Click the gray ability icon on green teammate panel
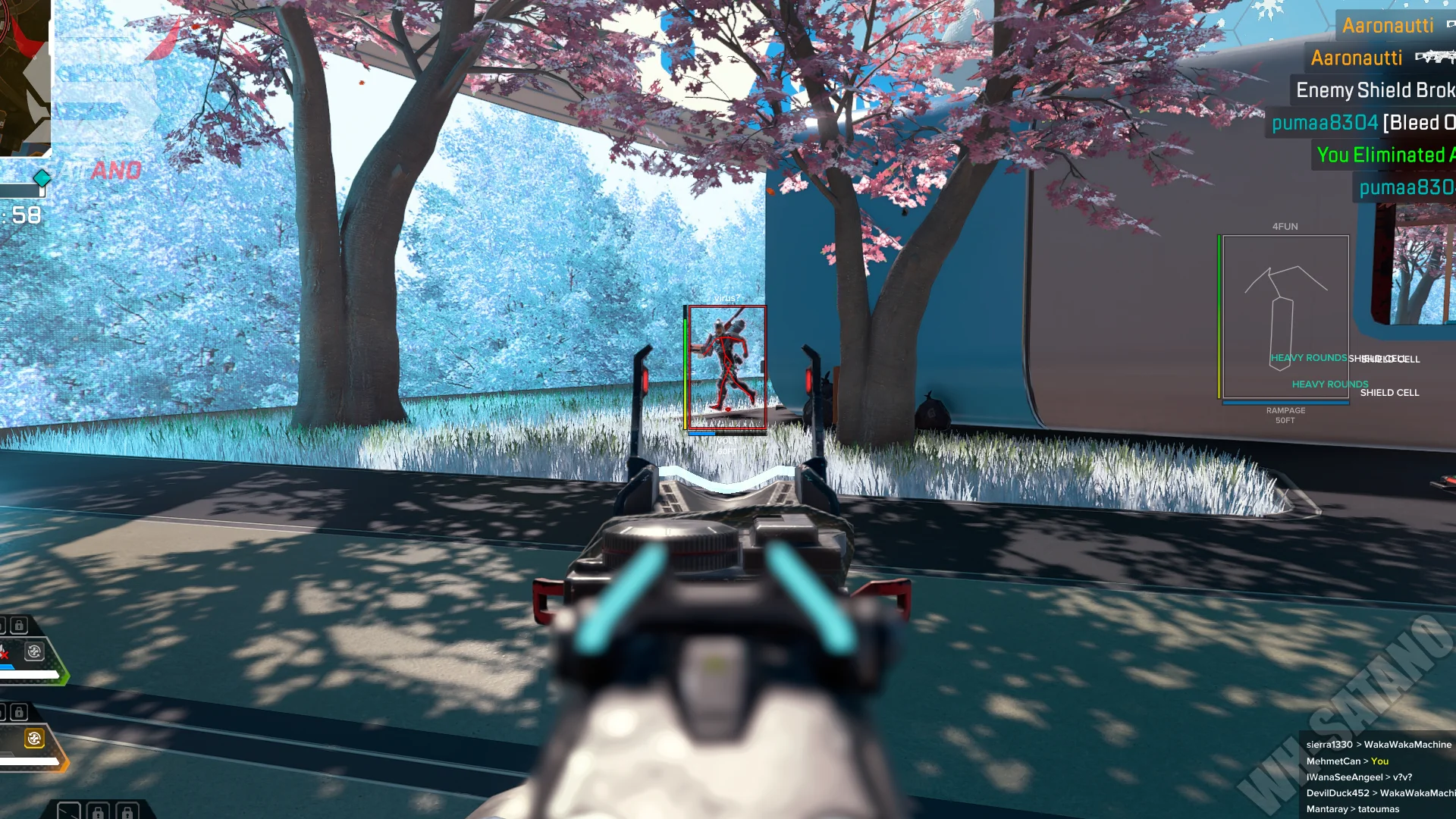The width and height of the screenshot is (1456, 819). (34, 651)
